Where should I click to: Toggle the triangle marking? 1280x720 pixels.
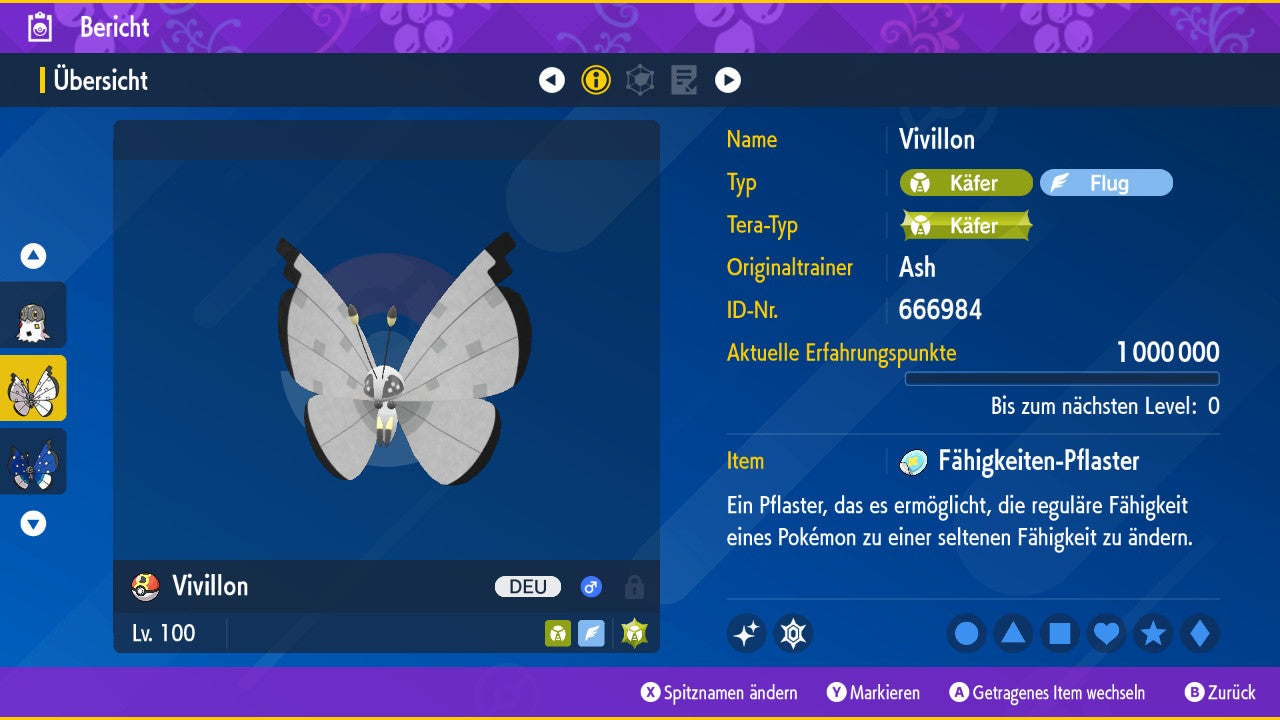pyautogui.click(x=1013, y=634)
